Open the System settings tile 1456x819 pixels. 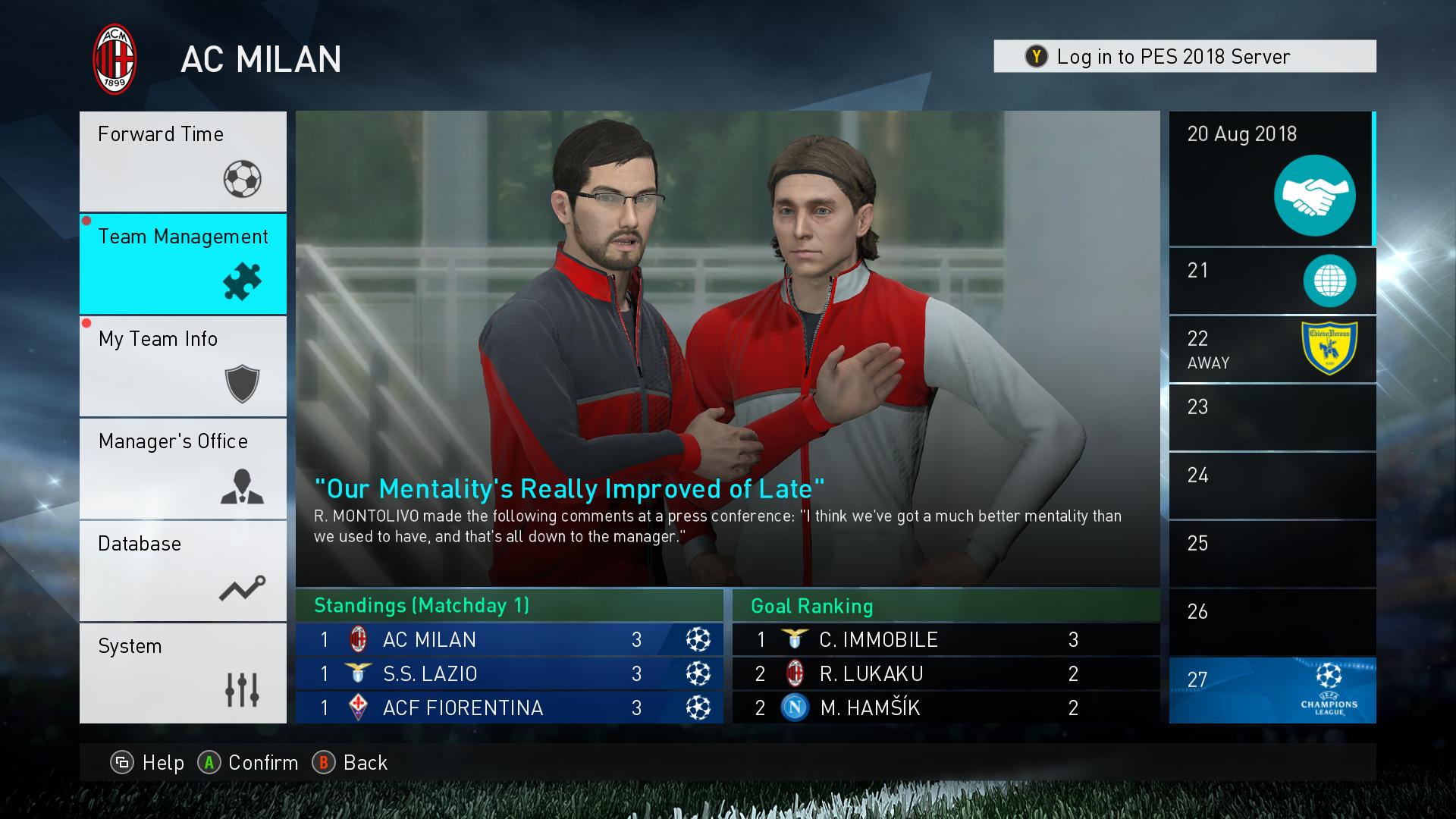(183, 673)
